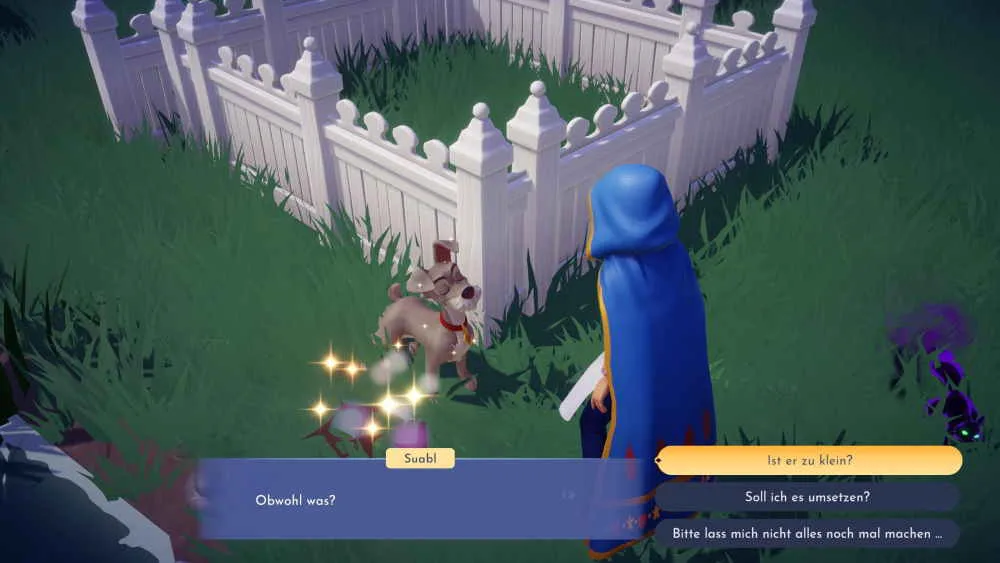Select the option "Soll ich es umsetzen?"
The image size is (1000, 563).
pos(808,497)
